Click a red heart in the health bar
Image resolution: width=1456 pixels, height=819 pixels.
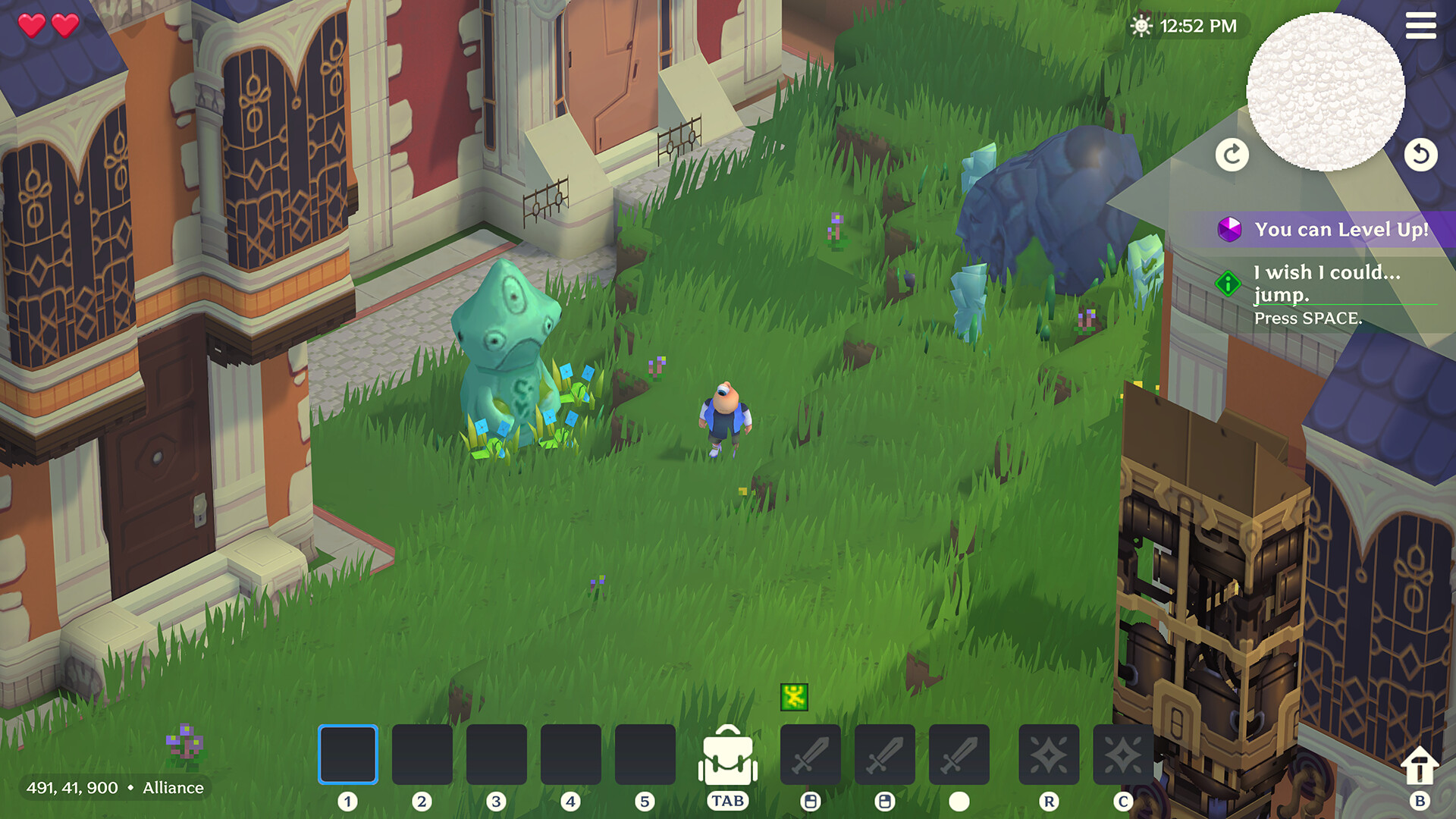point(33,25)
